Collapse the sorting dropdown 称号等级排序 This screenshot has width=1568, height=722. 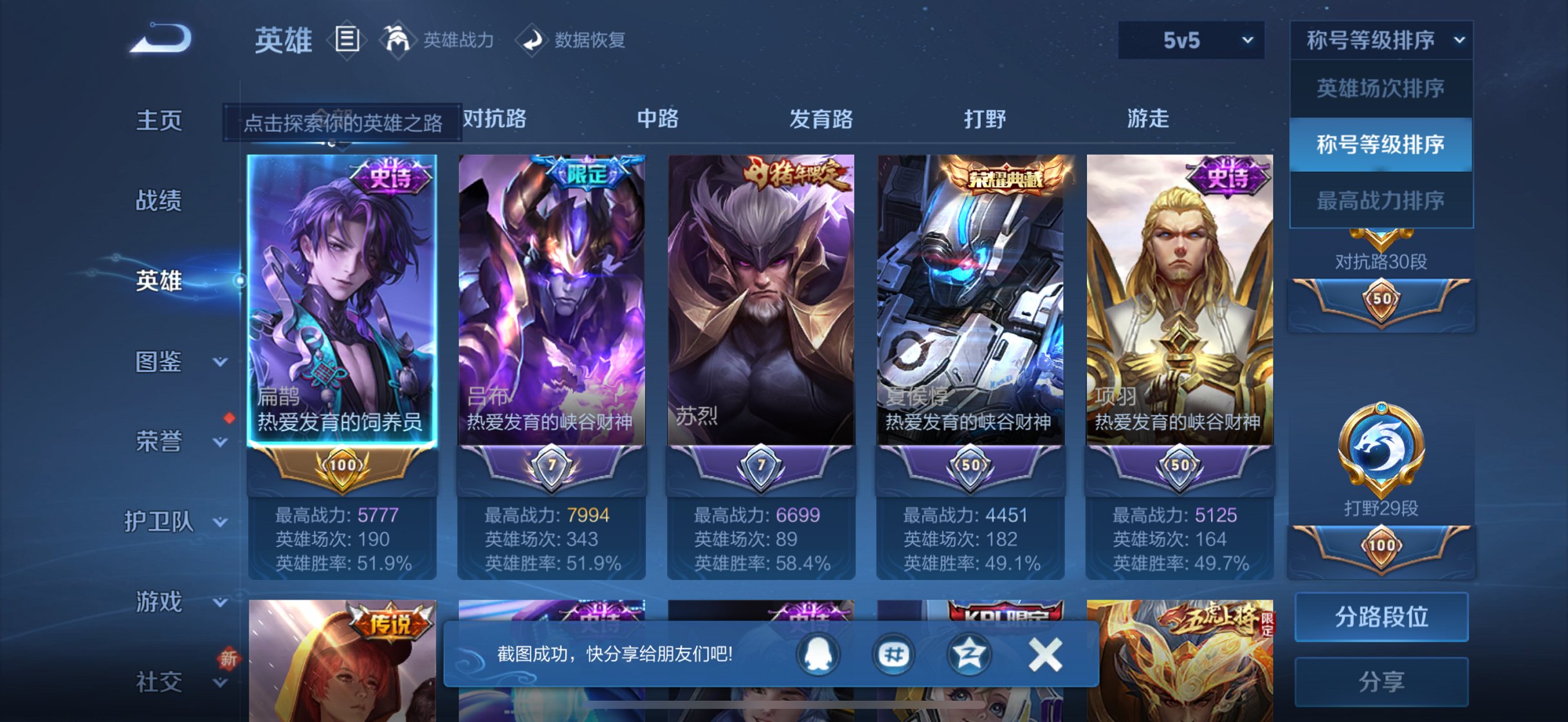coord(1380,40)
